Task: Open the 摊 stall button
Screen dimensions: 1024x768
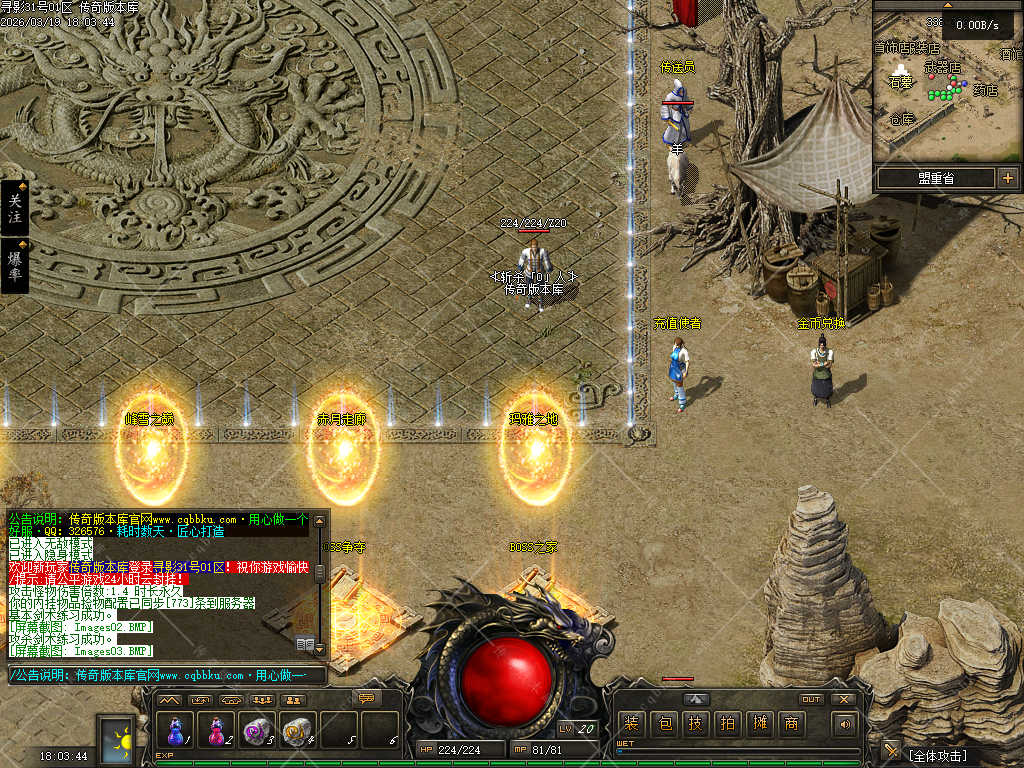Action: [759, 724]
